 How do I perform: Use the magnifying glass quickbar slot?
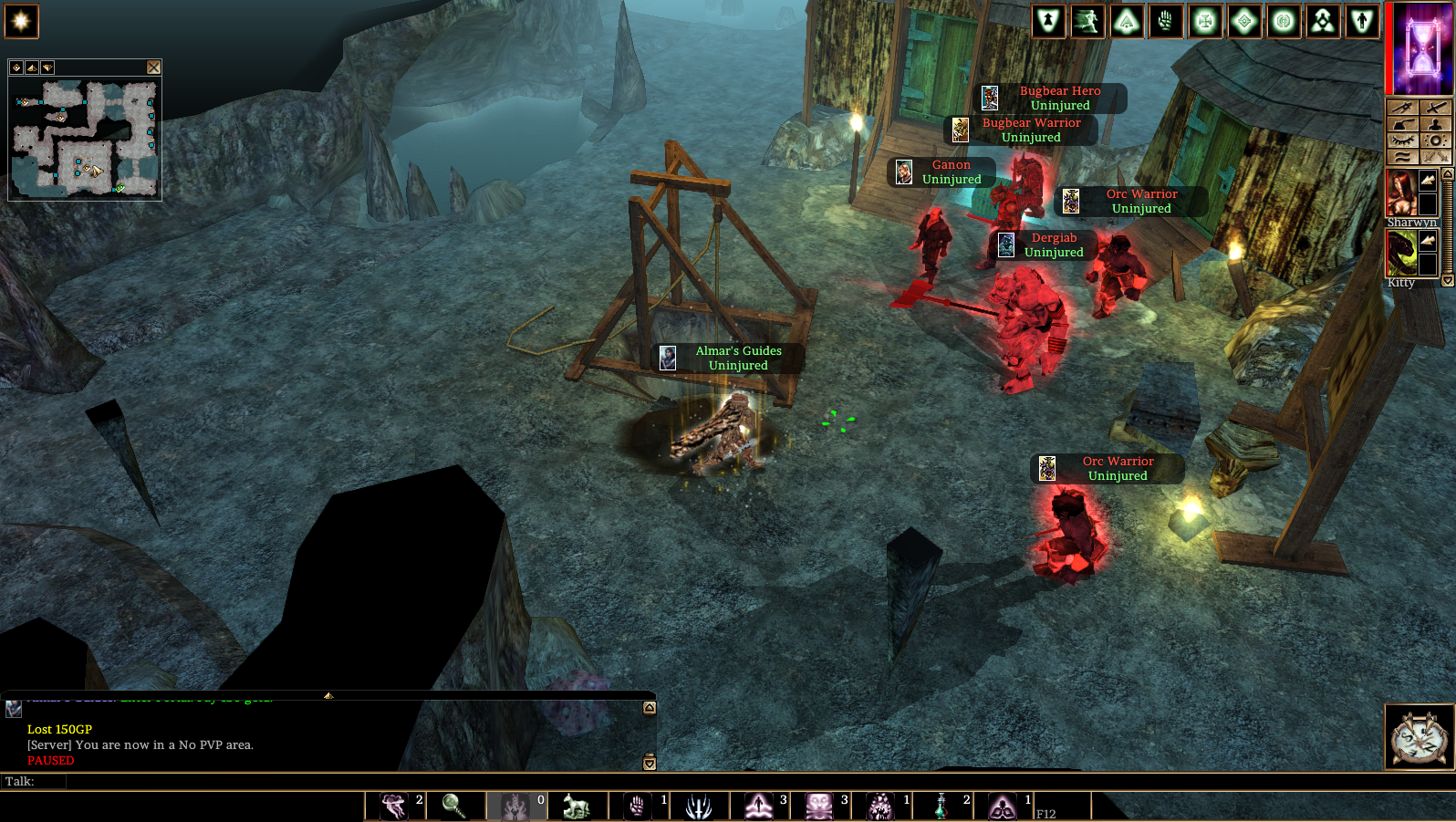[x=453, y=806]
